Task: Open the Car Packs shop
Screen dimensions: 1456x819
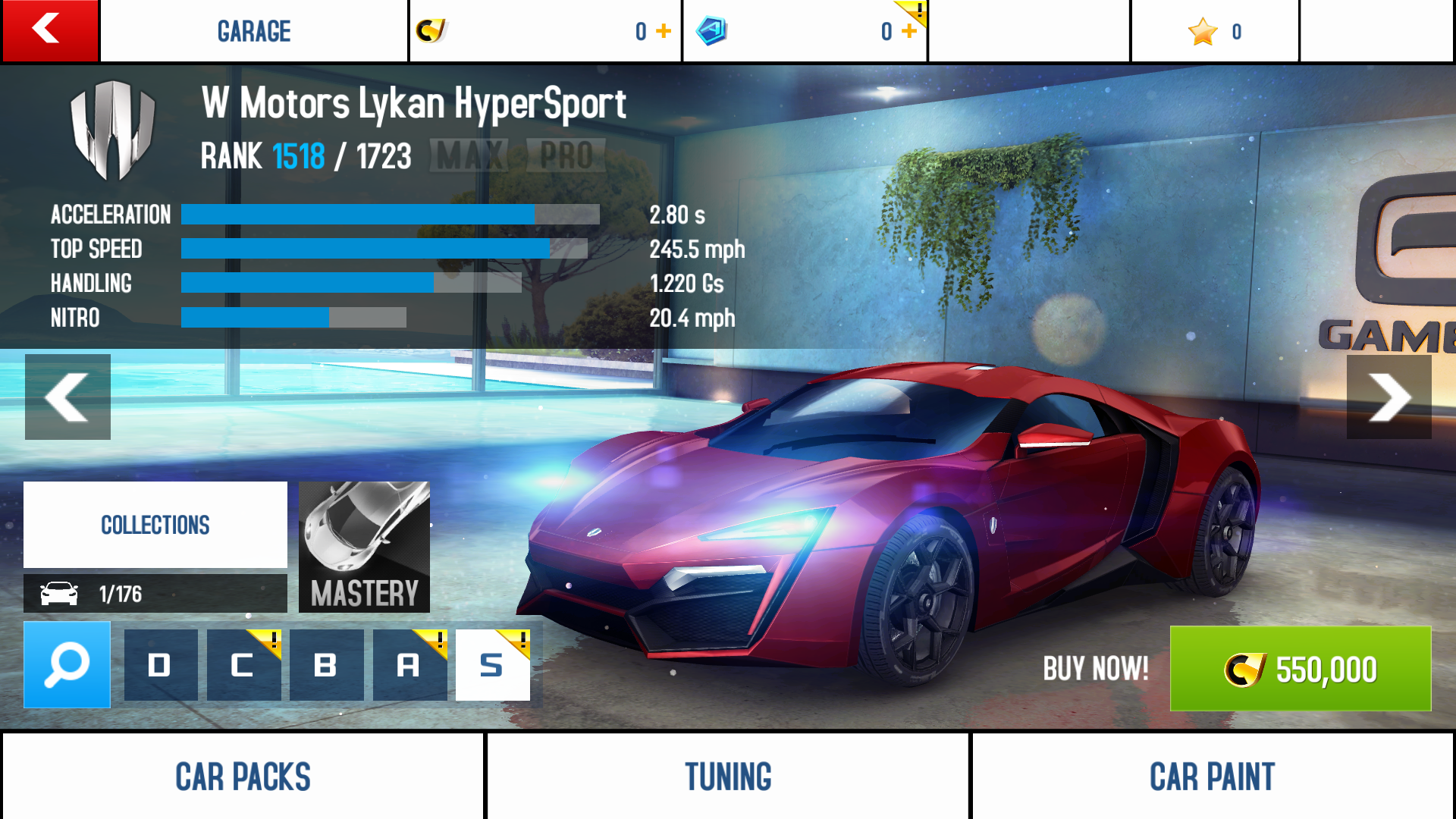Action: [243, 777]
